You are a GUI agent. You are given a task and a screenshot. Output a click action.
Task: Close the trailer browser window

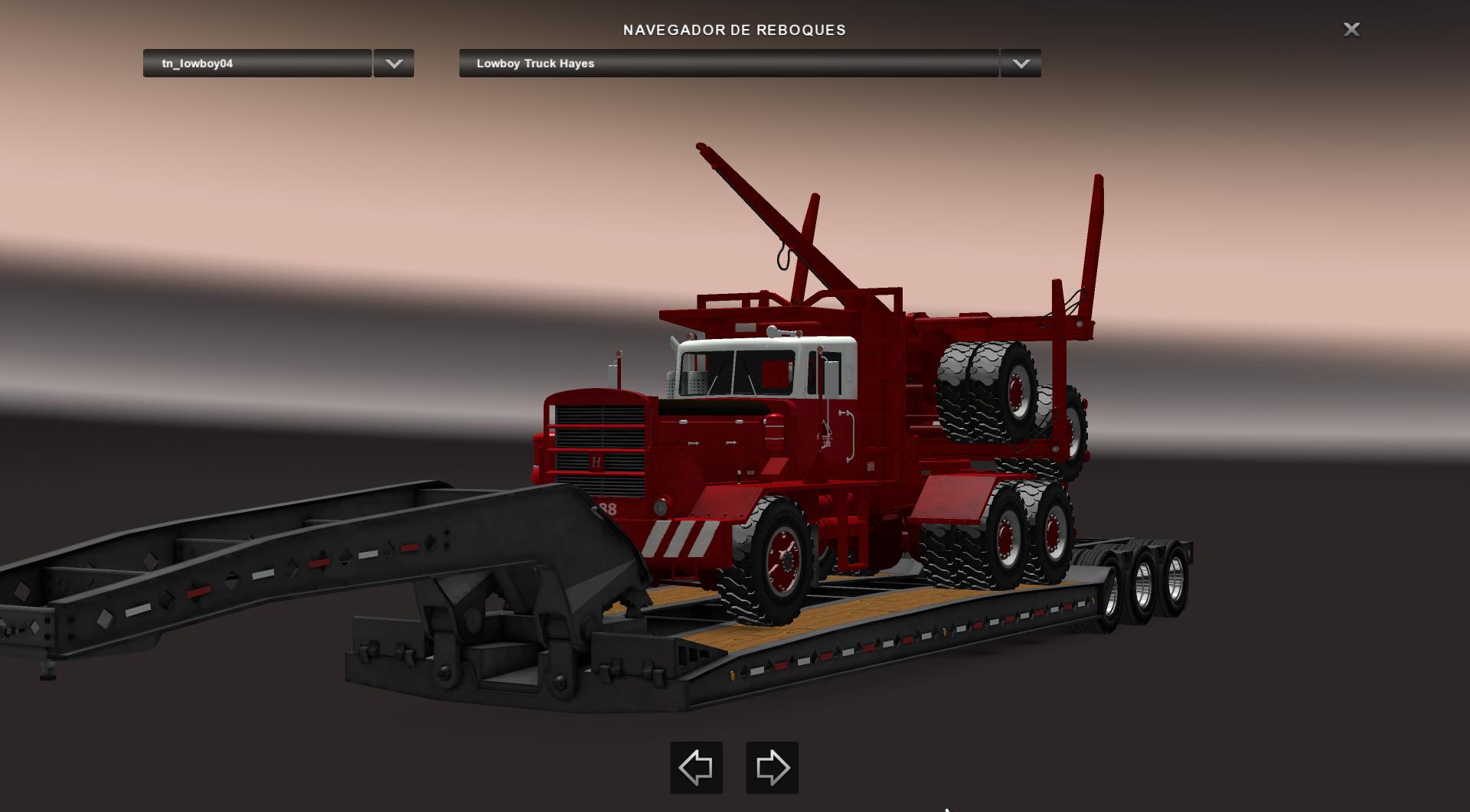[x=1351, y=29]
